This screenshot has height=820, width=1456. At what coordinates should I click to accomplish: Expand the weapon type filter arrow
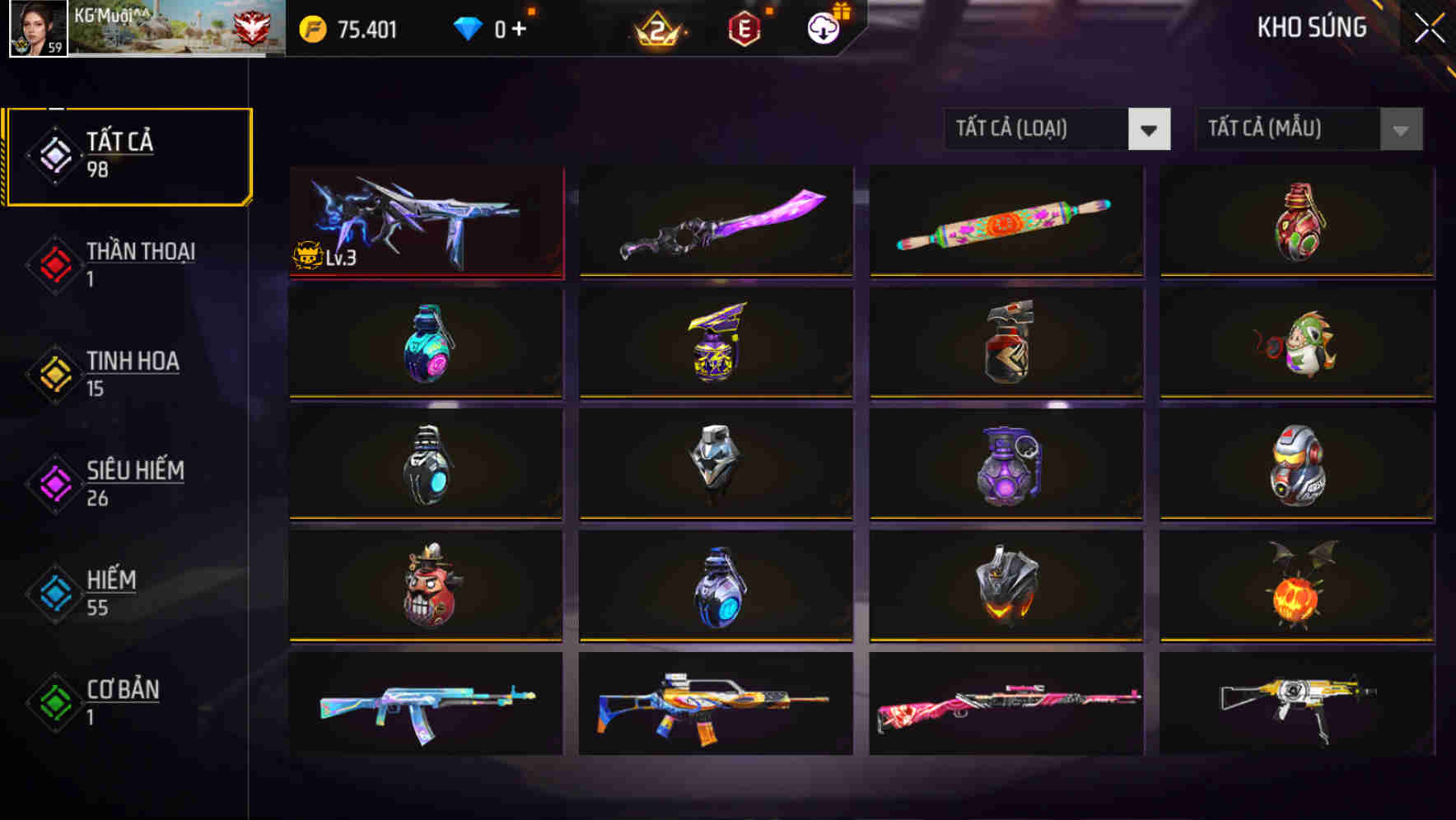point(1150,128)
